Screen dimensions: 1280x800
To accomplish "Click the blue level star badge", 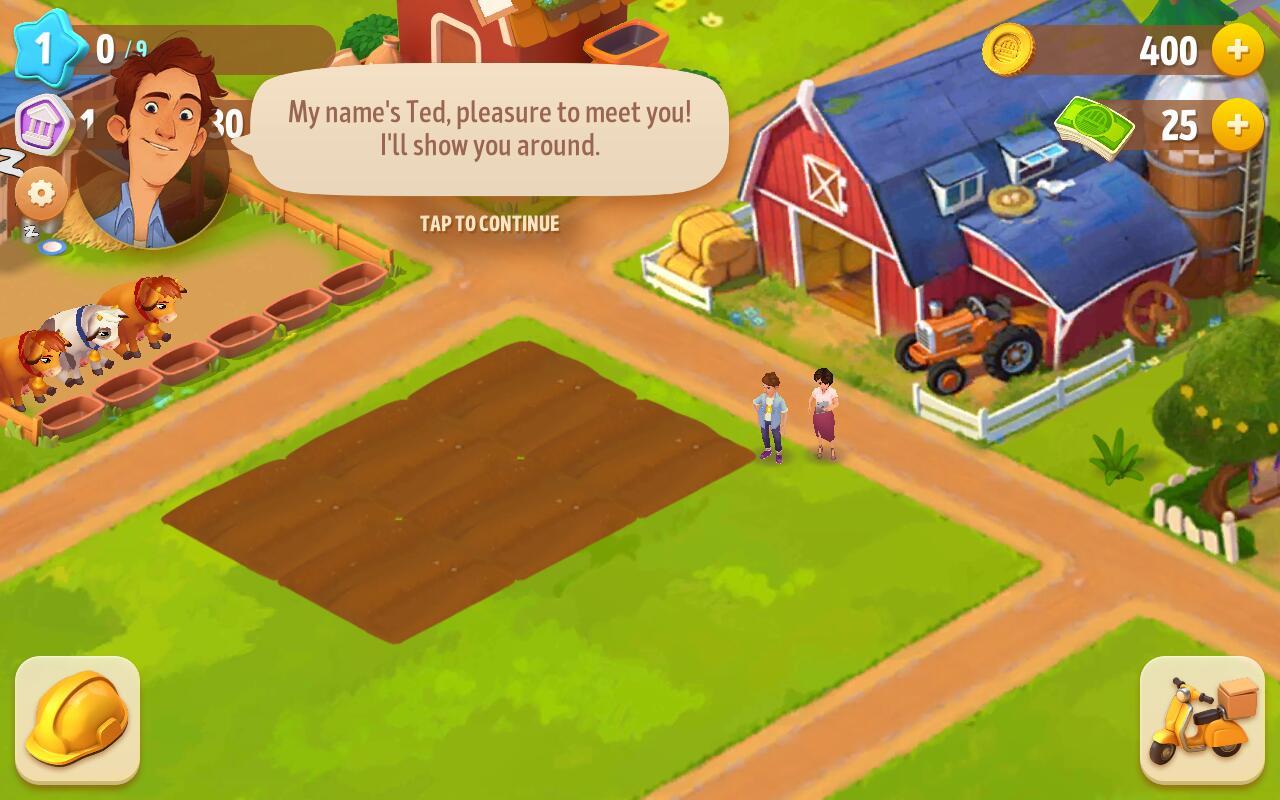I will 44,47.
